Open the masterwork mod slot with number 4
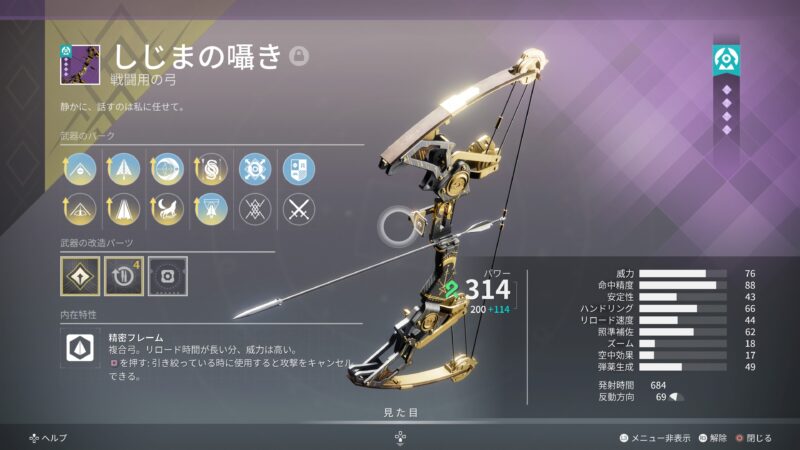The height and width of the screenshot is (450, 800). click(124, 275)
